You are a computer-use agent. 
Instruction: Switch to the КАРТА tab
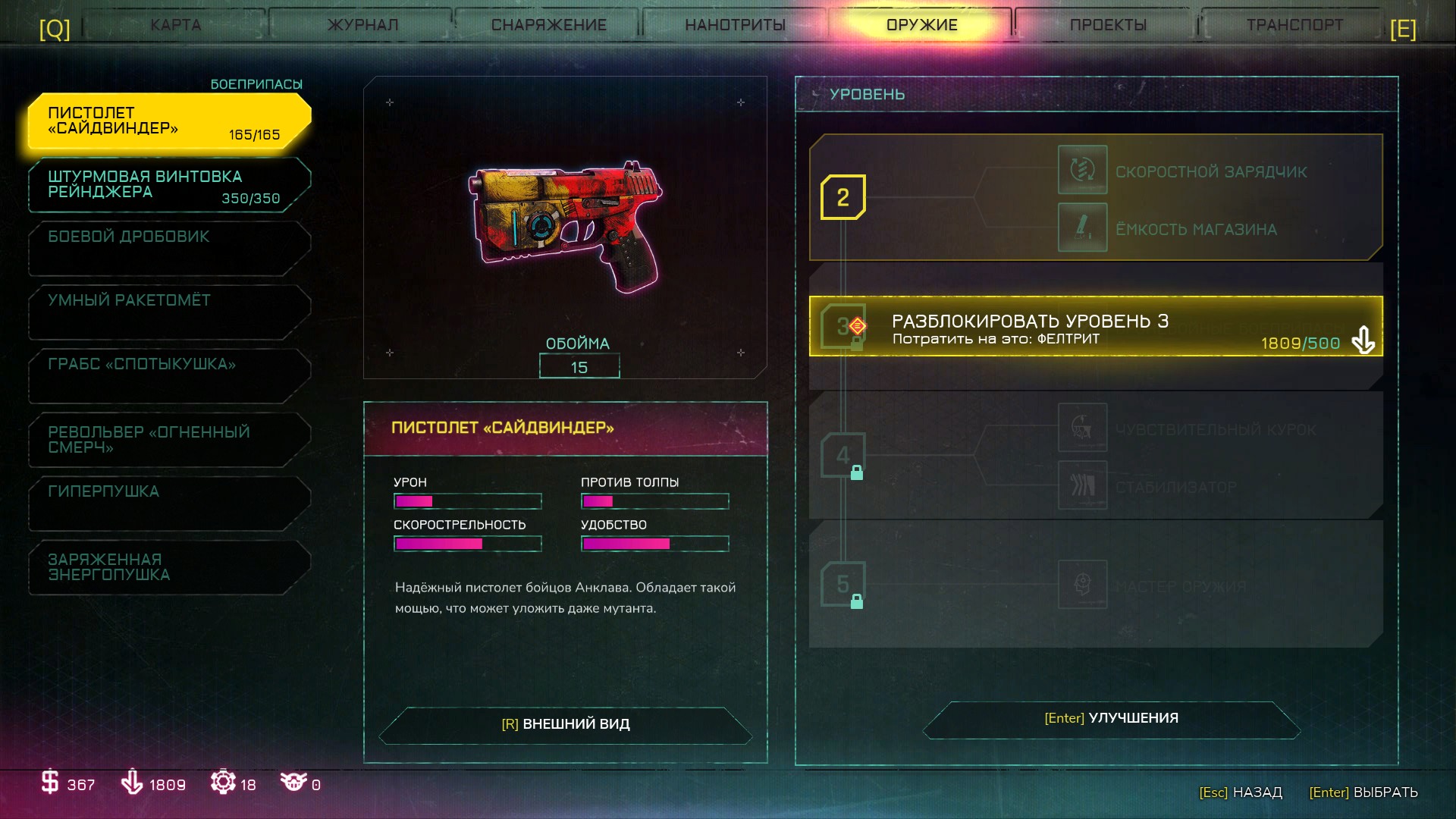pos(175,25)
